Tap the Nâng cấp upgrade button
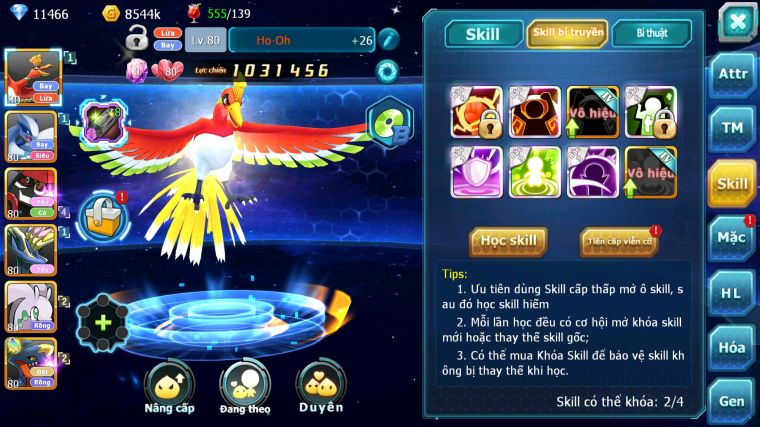 (169, 385)
